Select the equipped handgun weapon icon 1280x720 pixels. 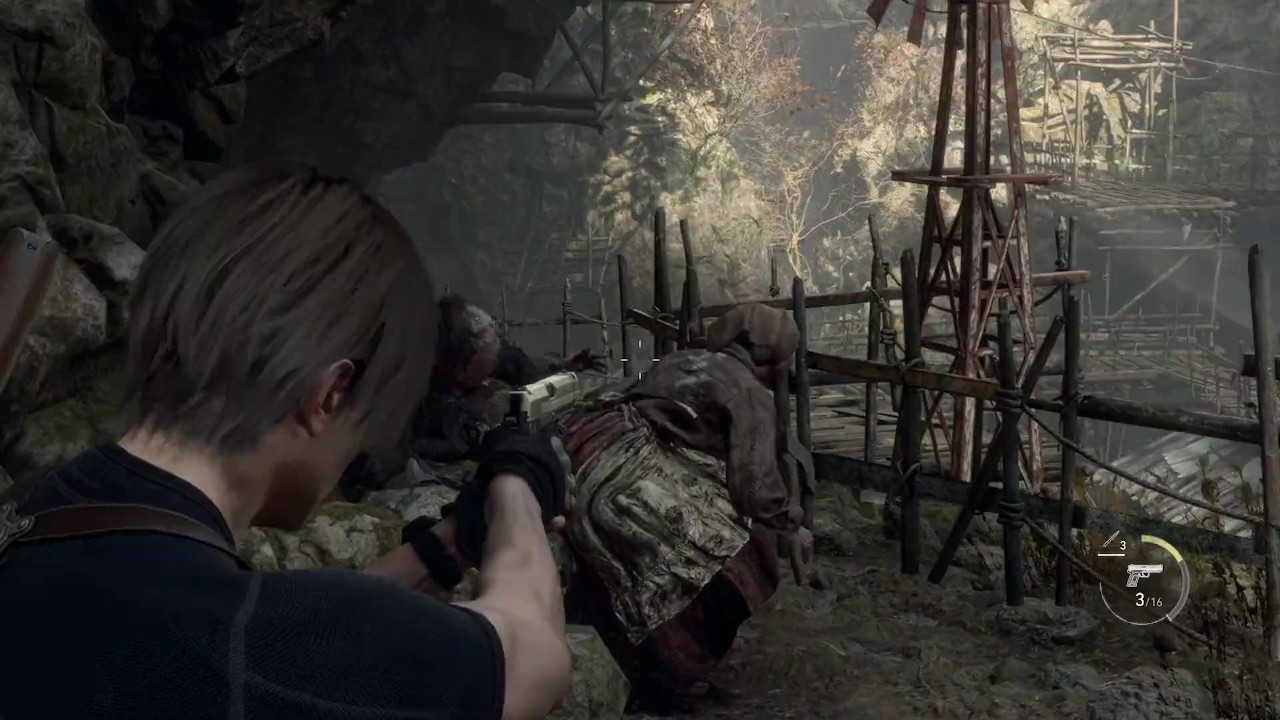coord(1144,574)
